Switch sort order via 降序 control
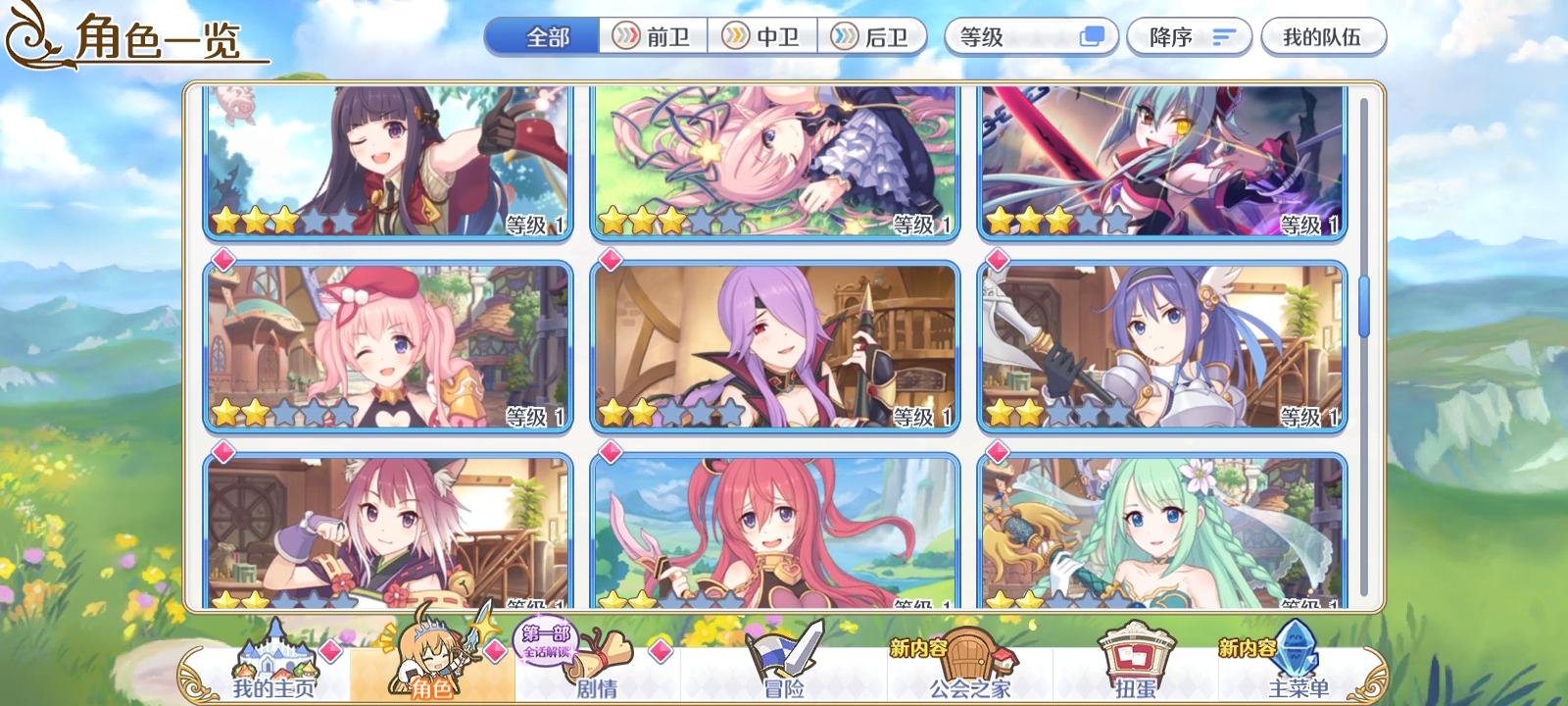The height and width of the screenshot is (706, 1568). [1189, 35]
